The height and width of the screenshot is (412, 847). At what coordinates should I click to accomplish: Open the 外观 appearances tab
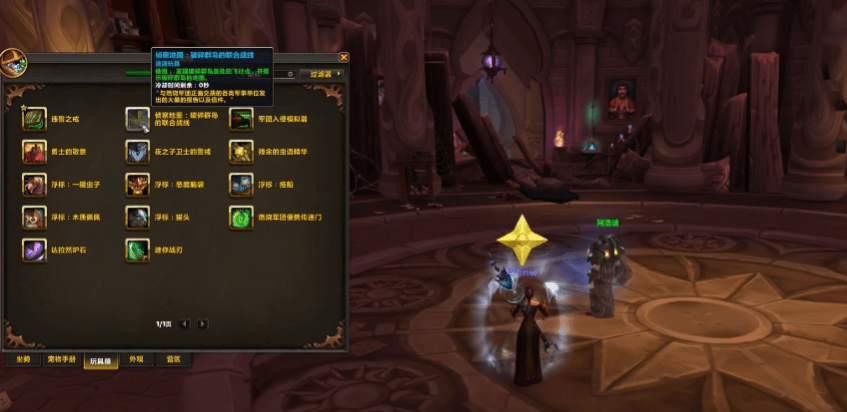click(138, 360)
